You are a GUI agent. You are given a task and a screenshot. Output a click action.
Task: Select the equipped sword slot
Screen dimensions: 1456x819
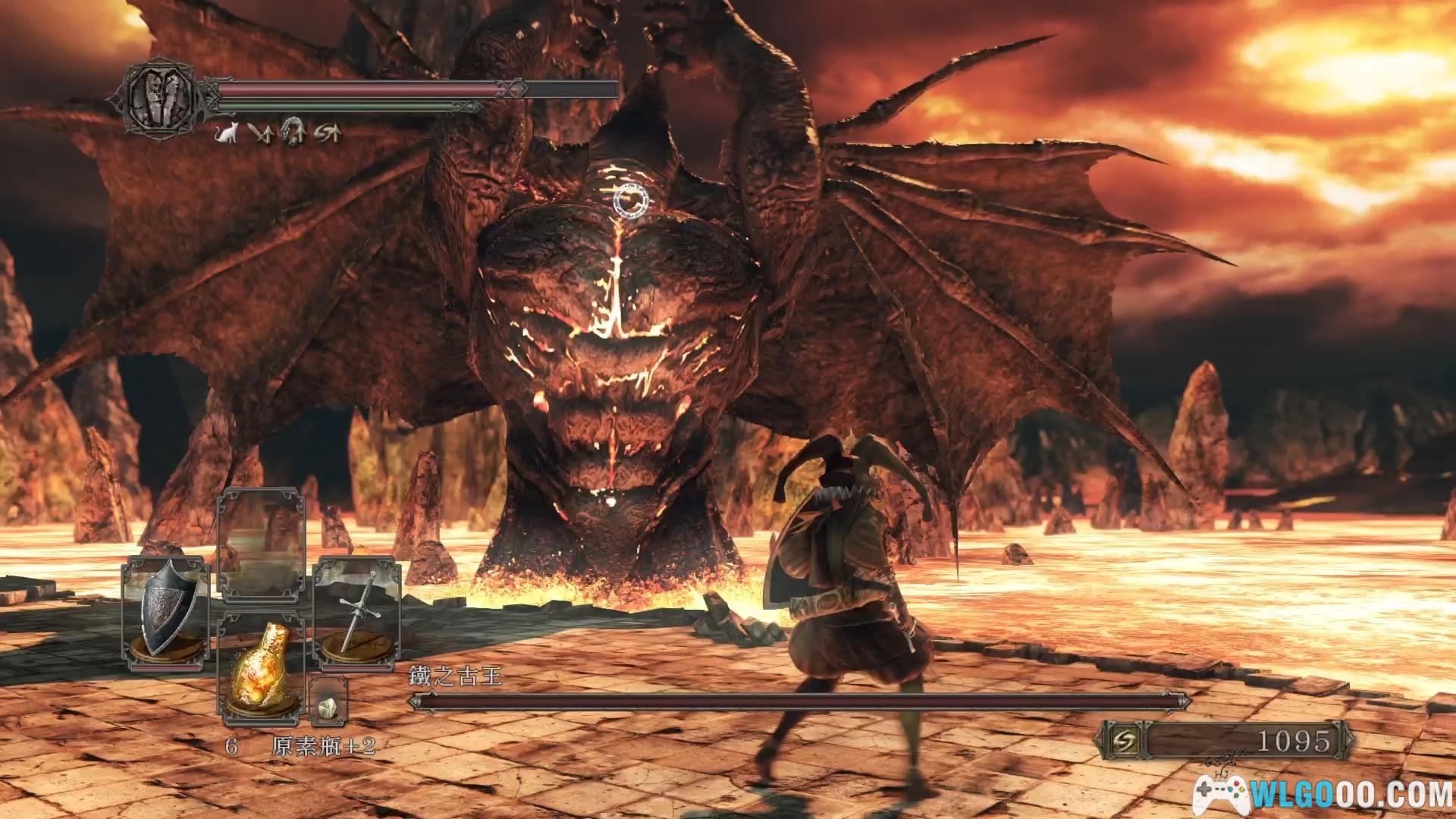(357, 613)
